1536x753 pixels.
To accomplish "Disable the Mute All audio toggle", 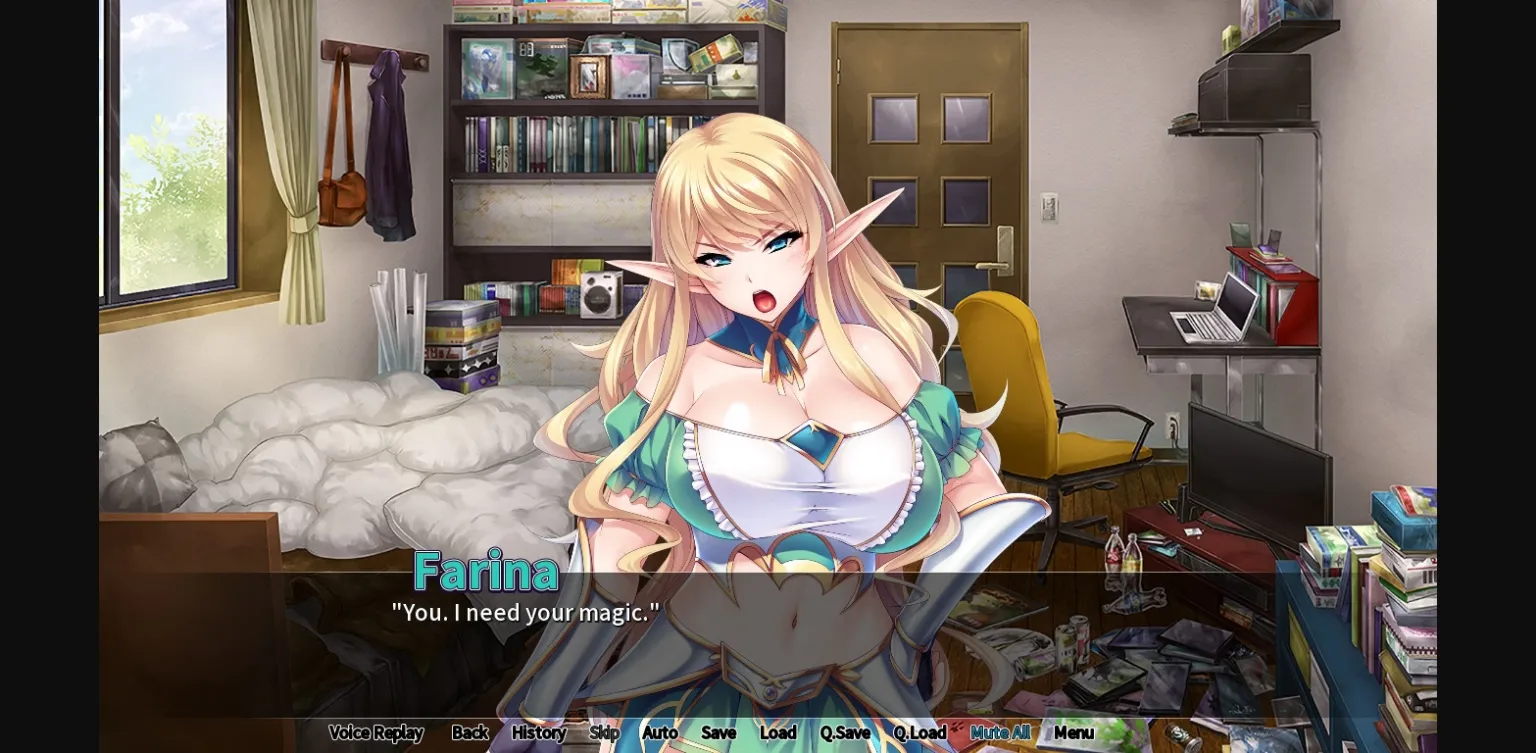I will [999, 733].
